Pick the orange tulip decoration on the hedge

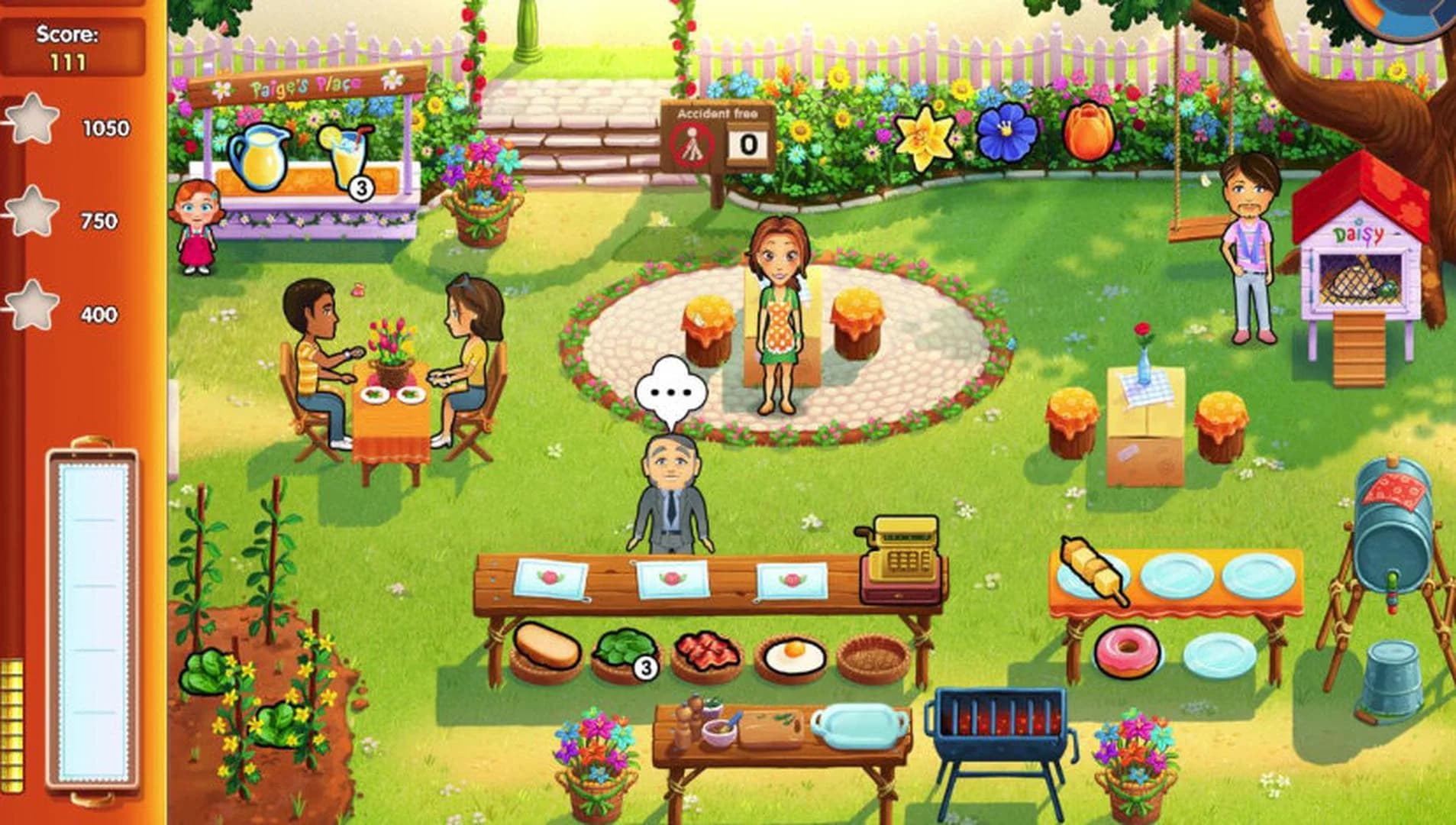point(1087,132)
